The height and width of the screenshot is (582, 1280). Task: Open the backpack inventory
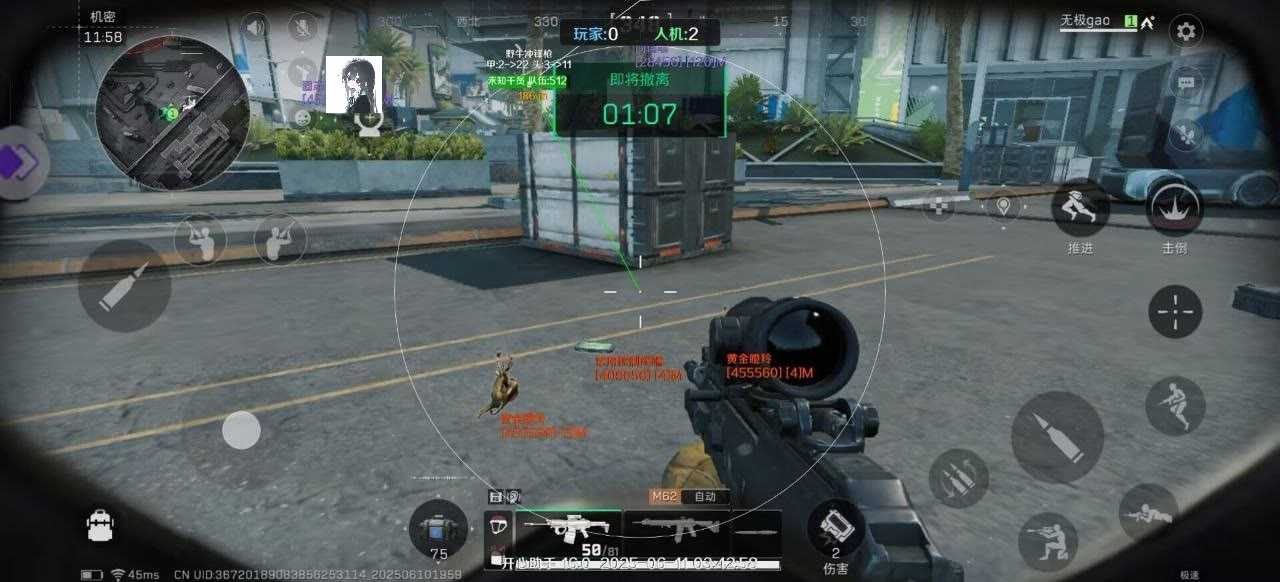point(100,526)
